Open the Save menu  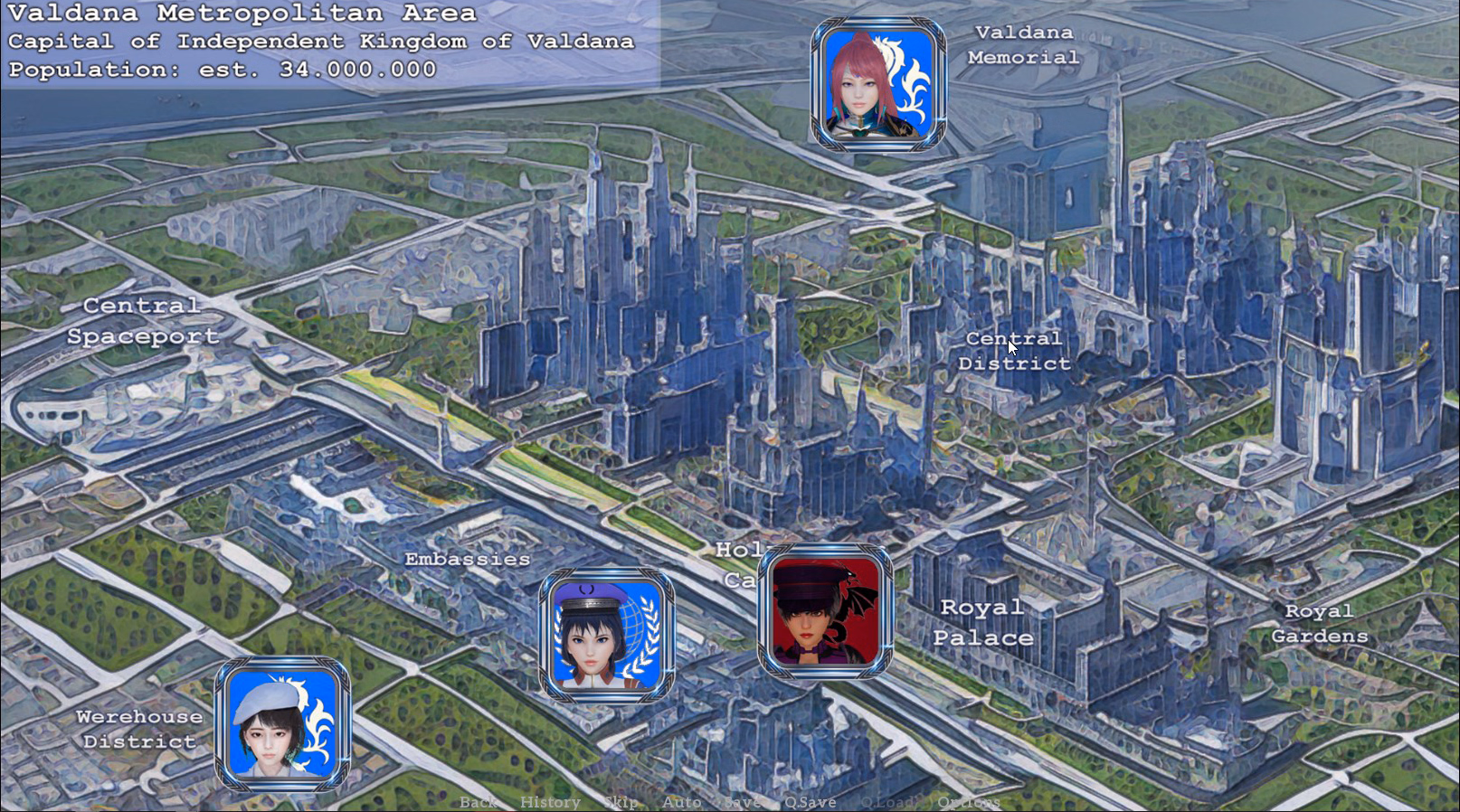(x=742, y=802)
